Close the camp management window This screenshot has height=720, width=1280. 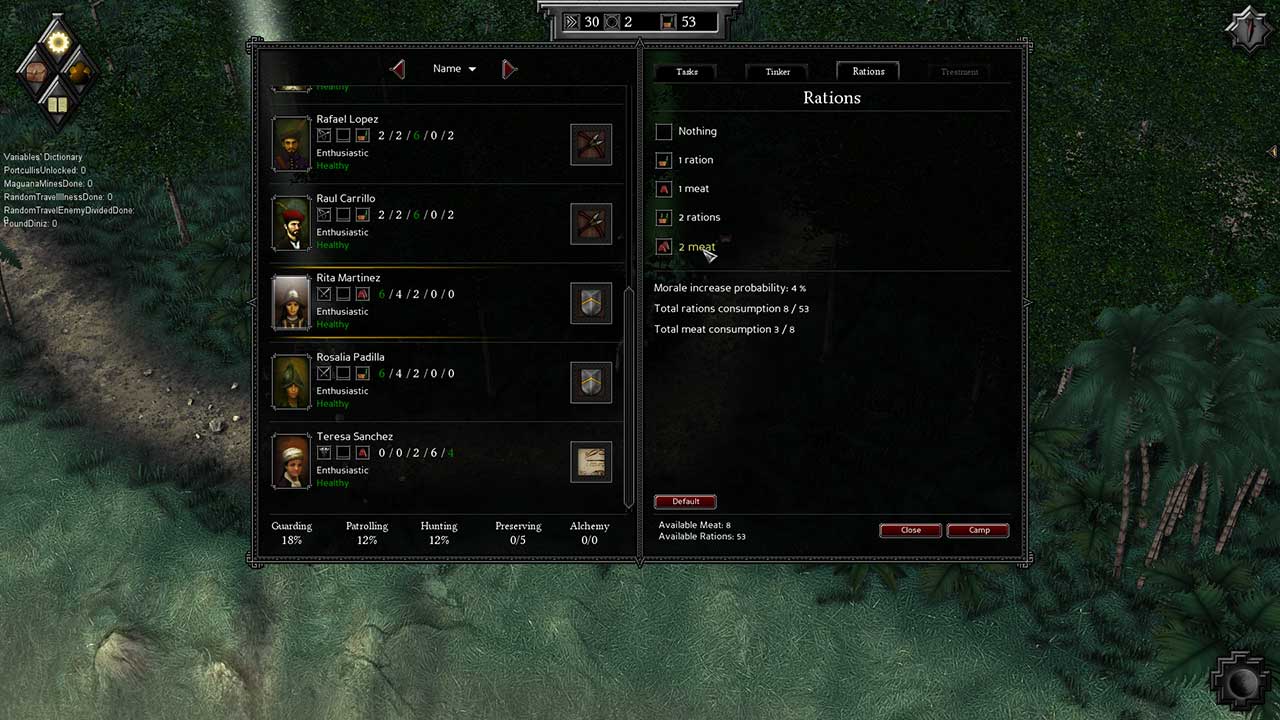[910, 530]
